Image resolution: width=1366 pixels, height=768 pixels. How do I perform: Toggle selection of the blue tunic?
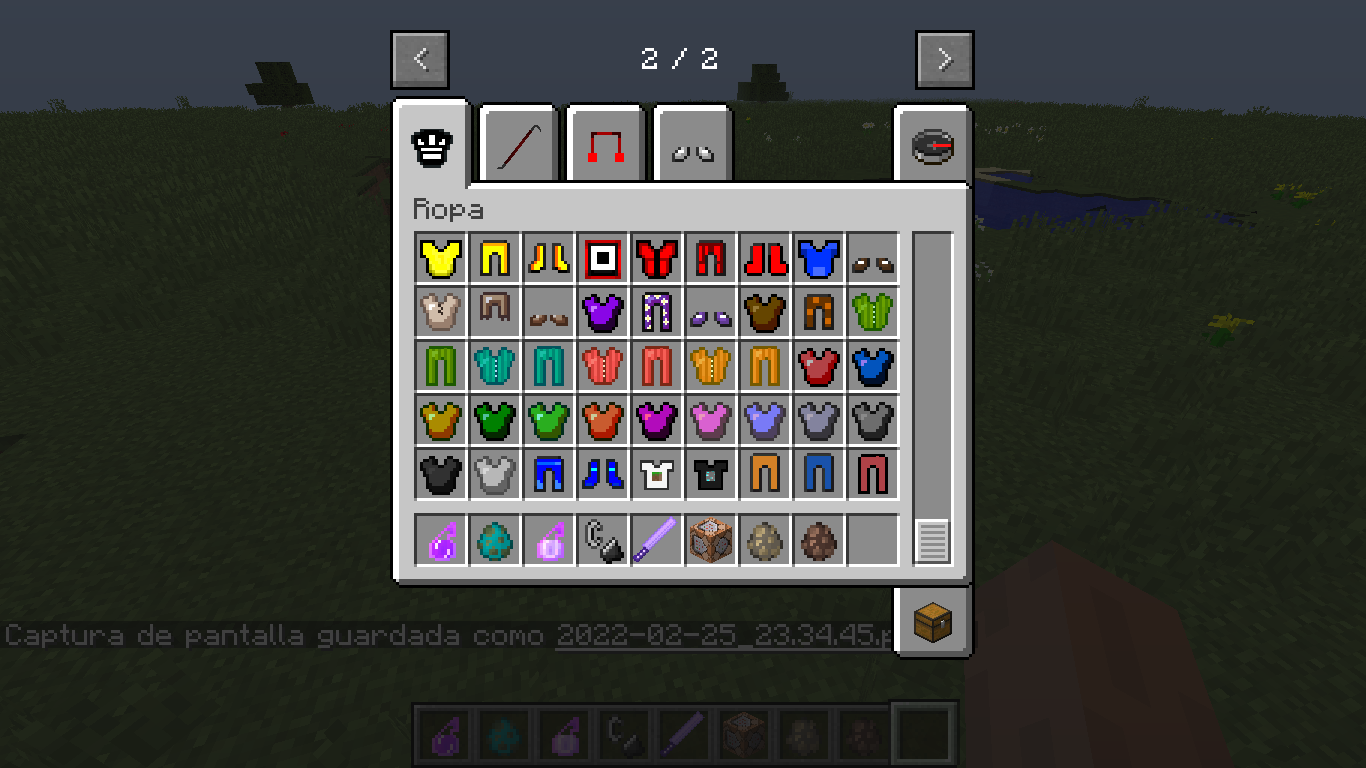(x=819, y=257)
